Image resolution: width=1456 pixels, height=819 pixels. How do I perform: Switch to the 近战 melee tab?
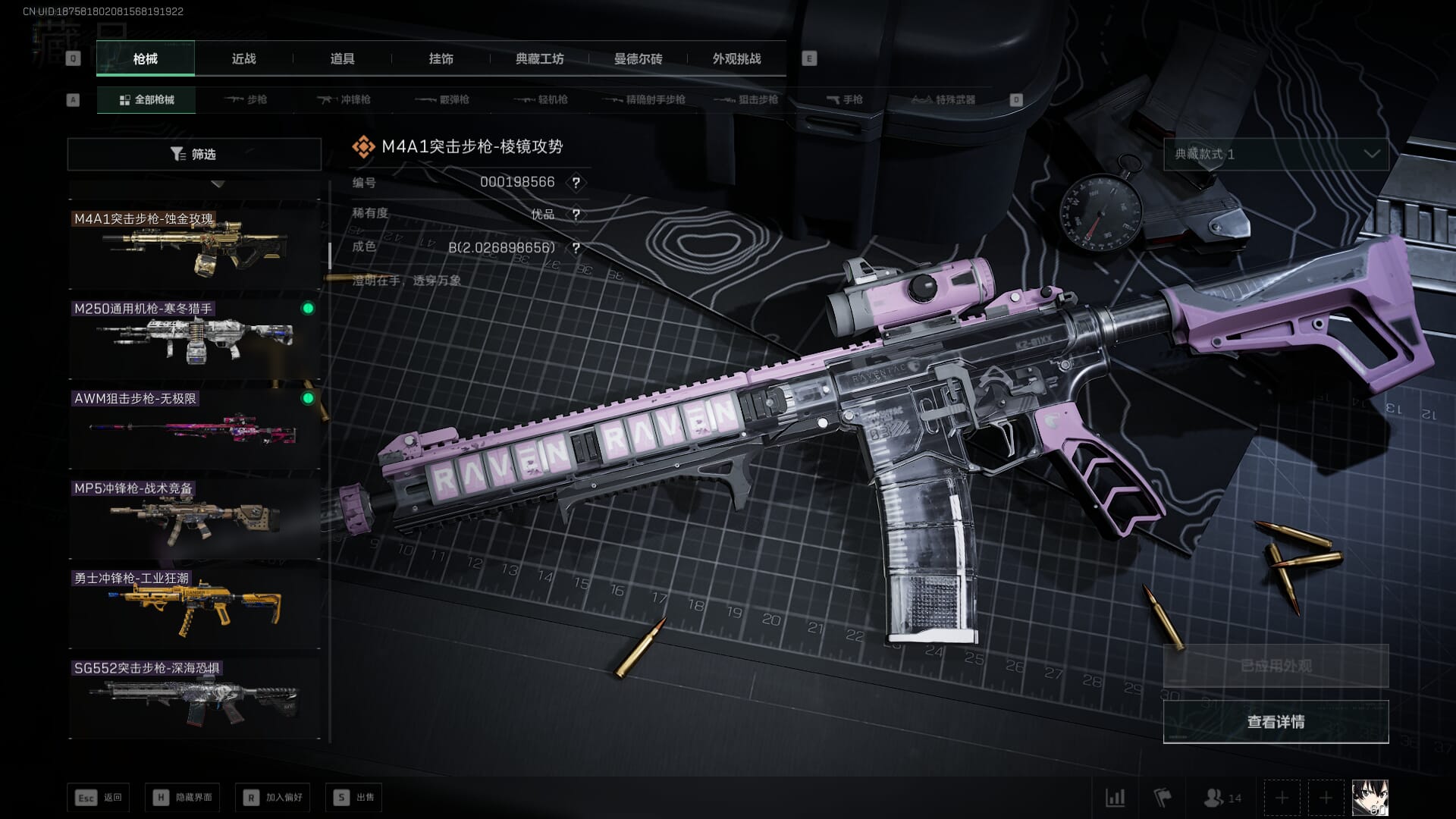coord(243,58)
